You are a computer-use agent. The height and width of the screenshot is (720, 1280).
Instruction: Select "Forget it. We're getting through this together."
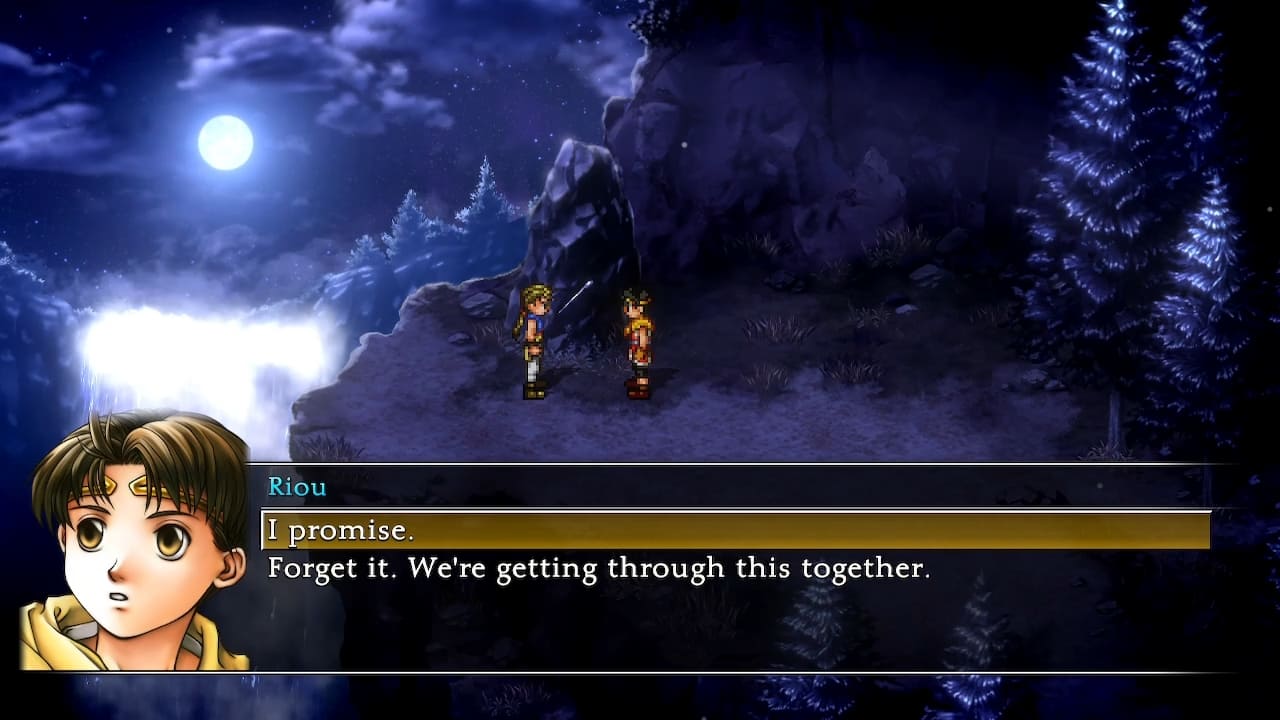click(598, 569)
